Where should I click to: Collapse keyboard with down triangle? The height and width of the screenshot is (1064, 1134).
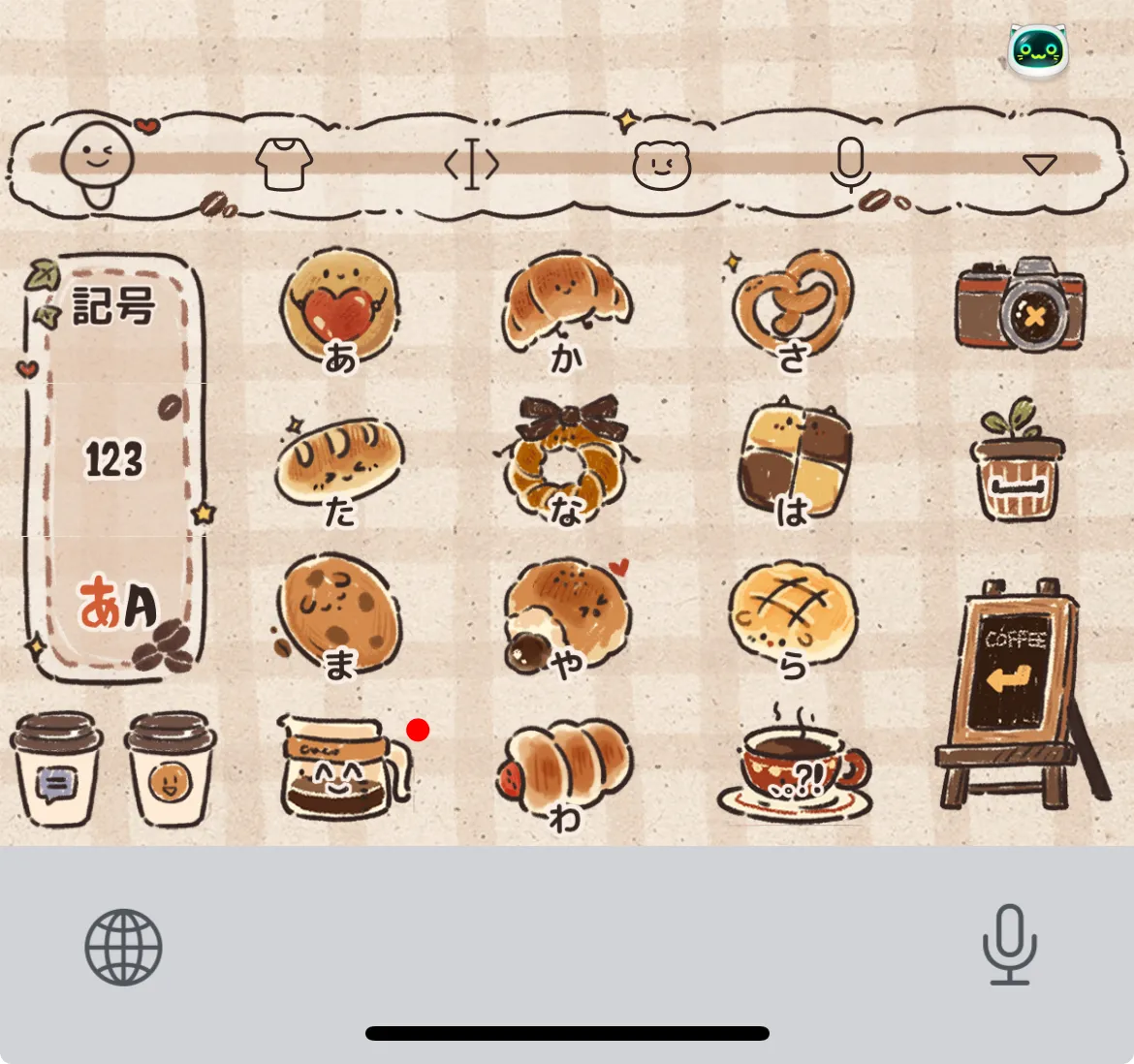coord(1039,164)
